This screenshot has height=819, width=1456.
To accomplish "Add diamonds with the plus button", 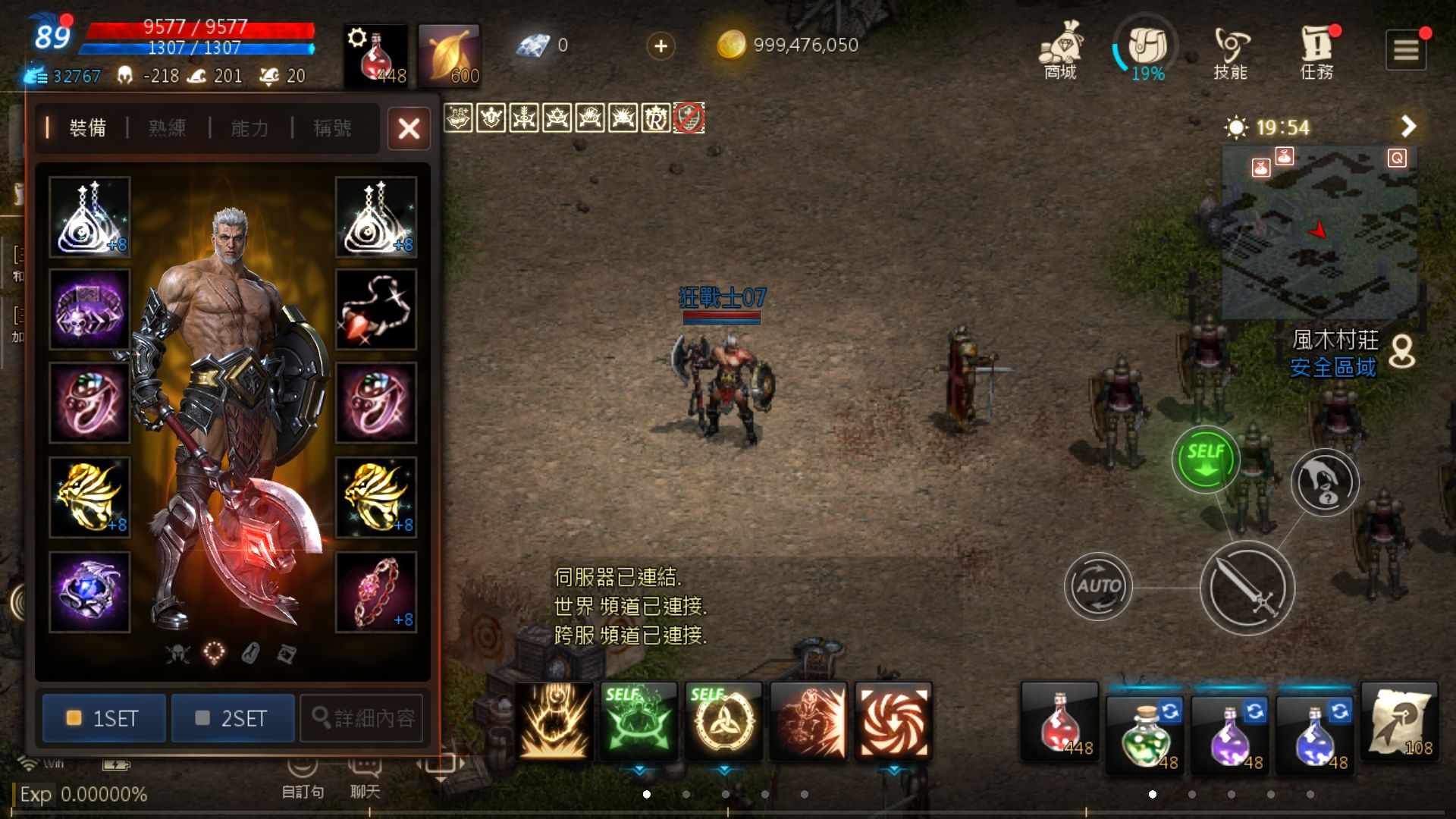I will coord(661,46).
